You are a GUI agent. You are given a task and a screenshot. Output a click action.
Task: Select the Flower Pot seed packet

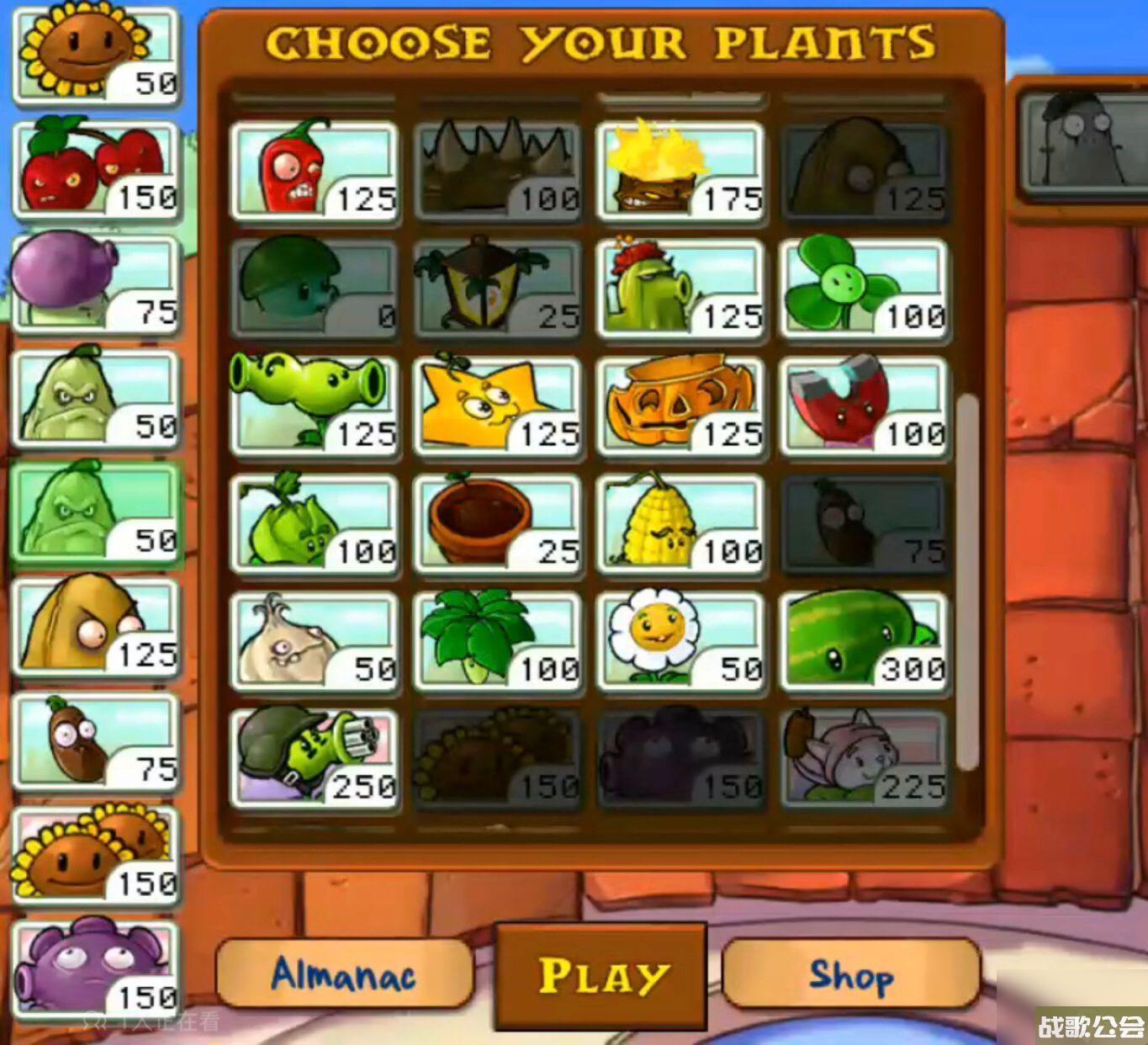(498, 525)
